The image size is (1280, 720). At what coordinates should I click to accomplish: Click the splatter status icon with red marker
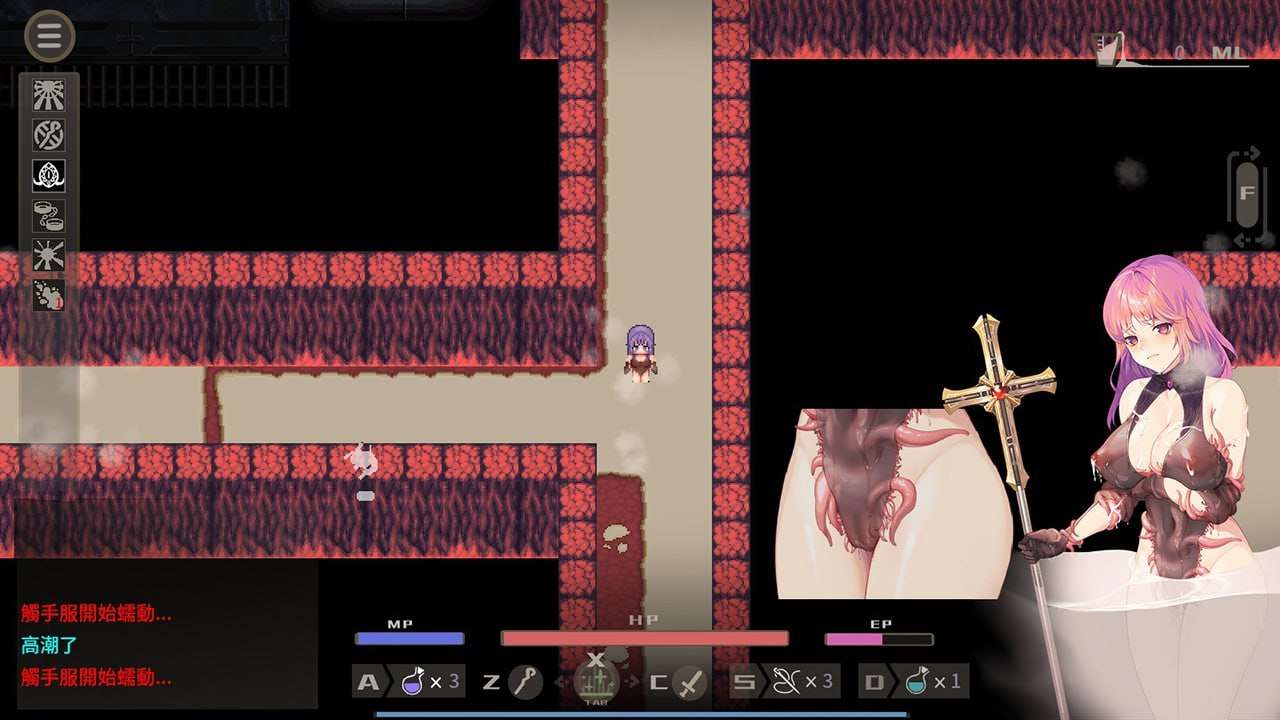pyautogui.click(x=47, y=296)
